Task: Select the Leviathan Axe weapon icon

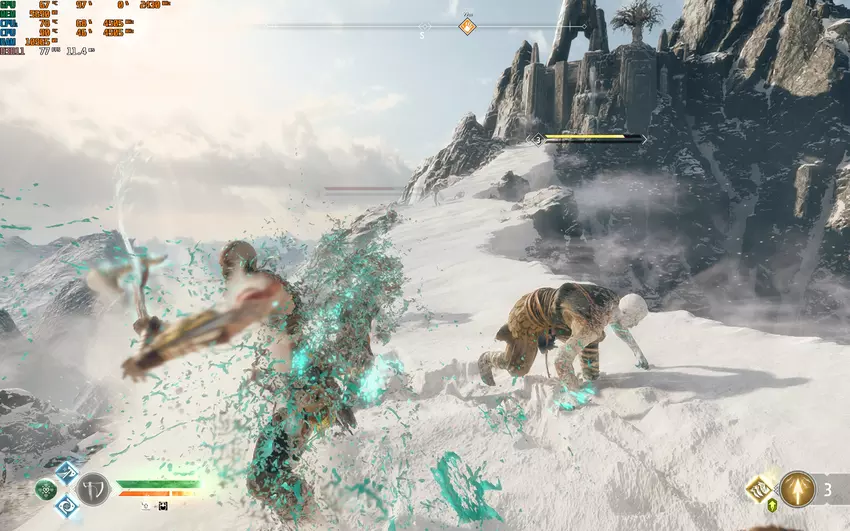Action: [x=93, y=489]
